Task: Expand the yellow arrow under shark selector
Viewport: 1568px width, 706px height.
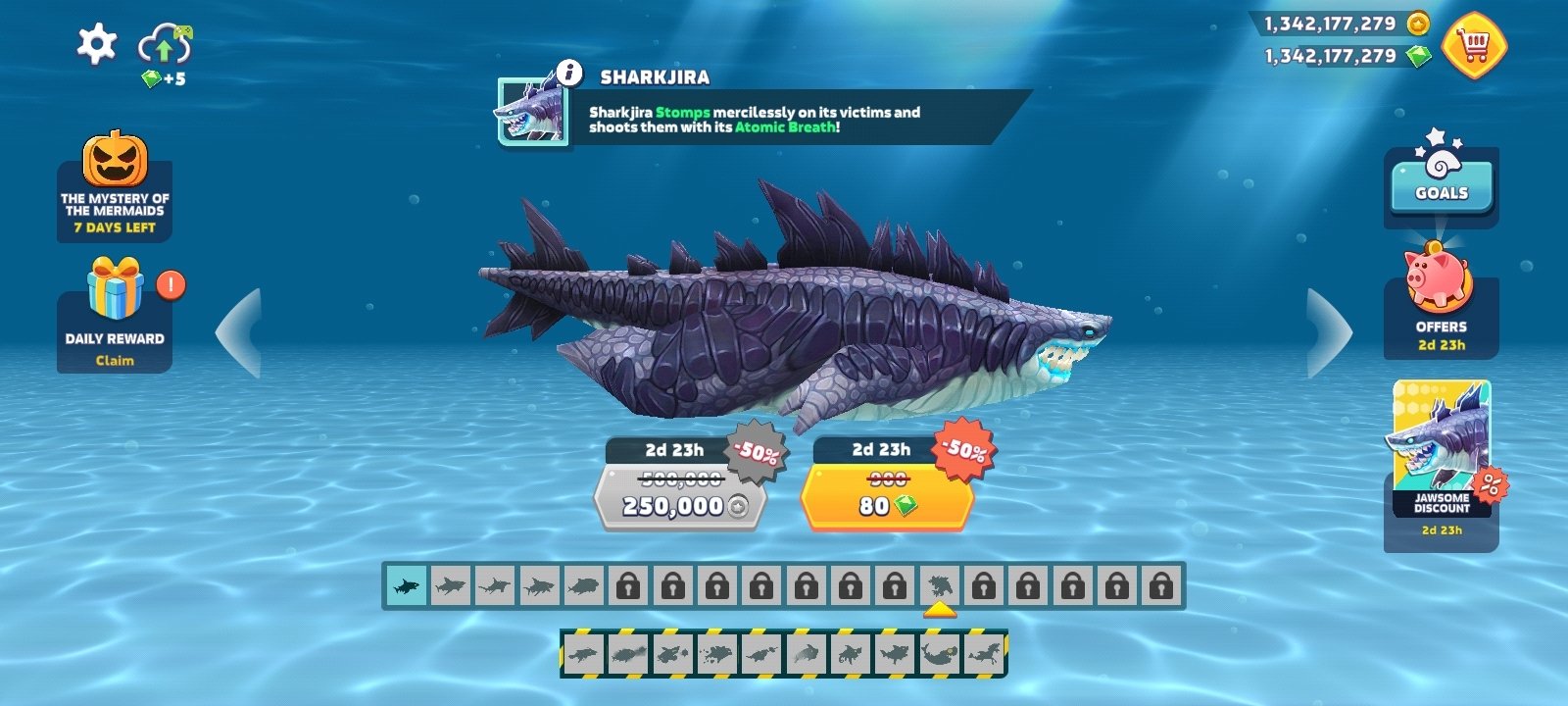Action: (x=942, y=609)
